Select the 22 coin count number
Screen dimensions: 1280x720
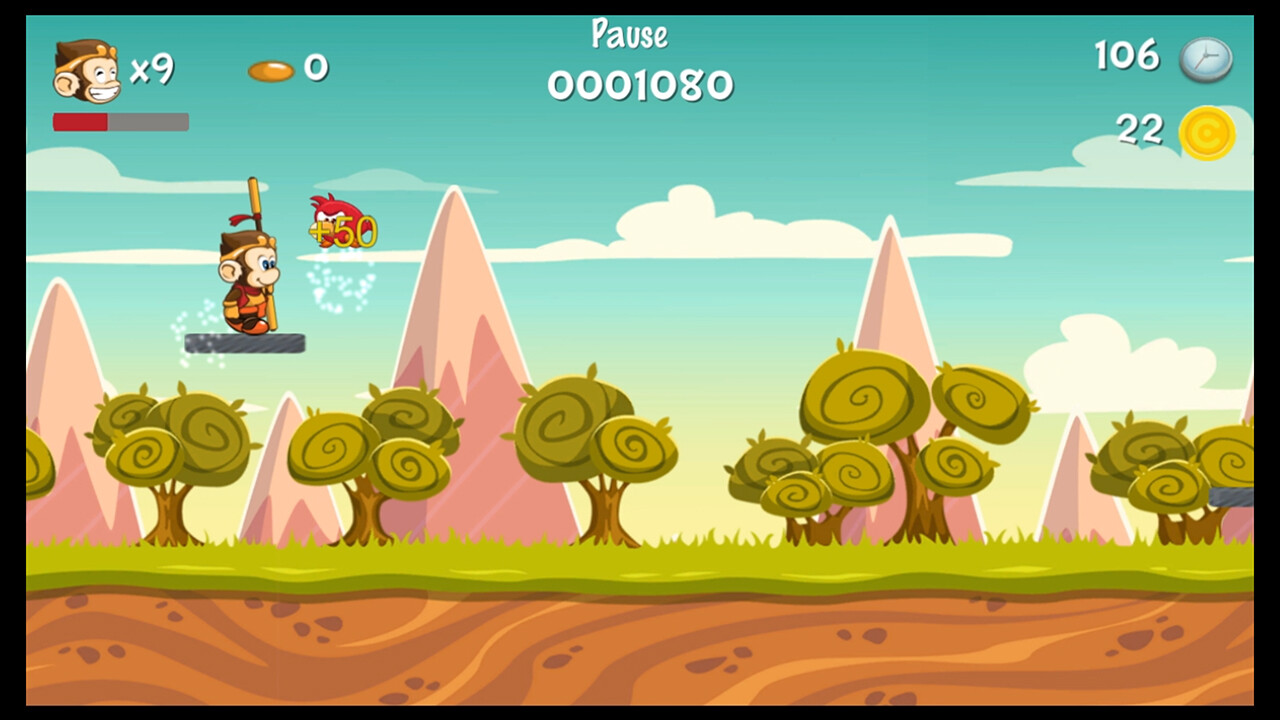point(1141,129)
